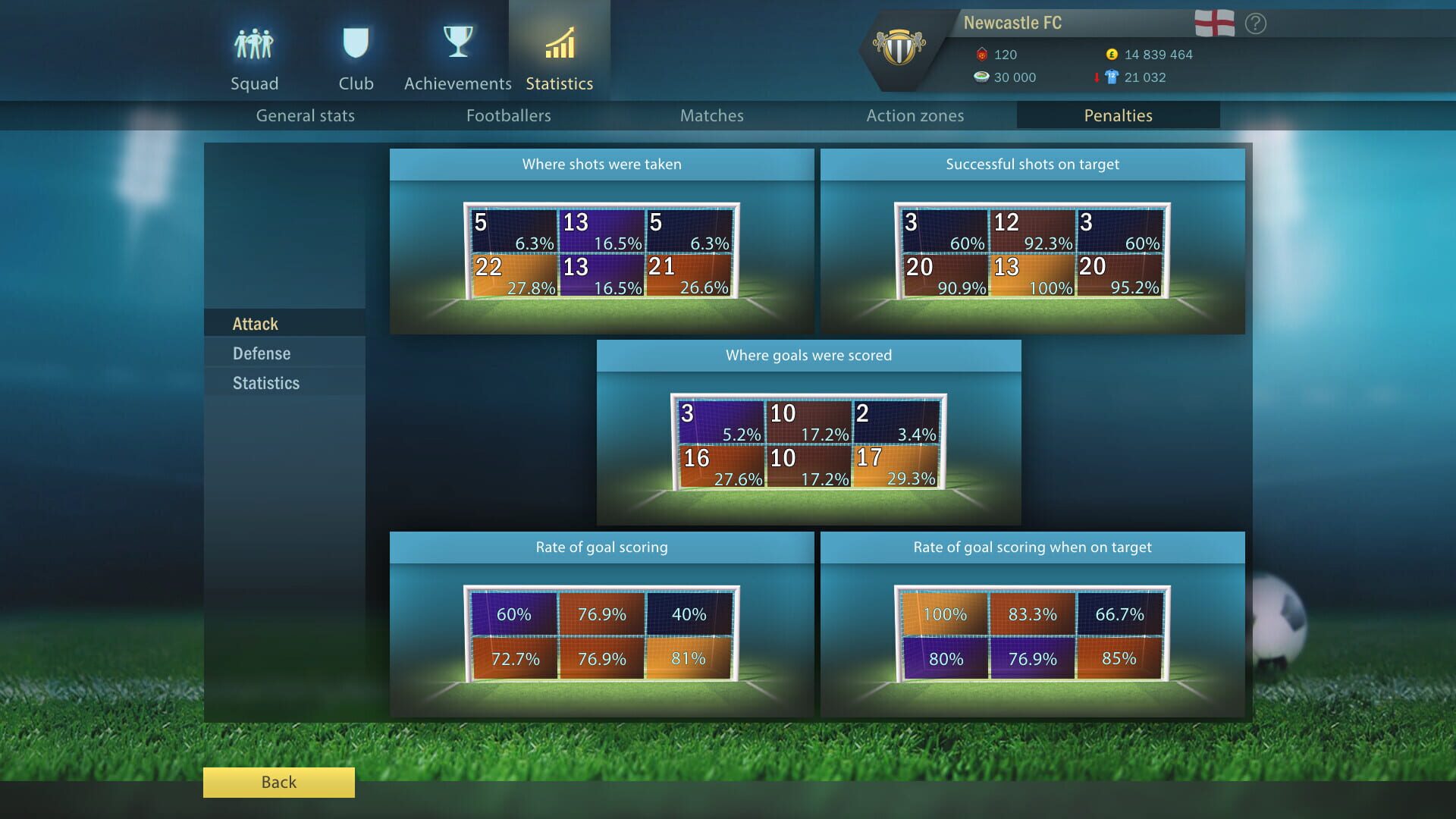Enable the Attack view
Screen dimensions: 1456x819
(255, 323)
